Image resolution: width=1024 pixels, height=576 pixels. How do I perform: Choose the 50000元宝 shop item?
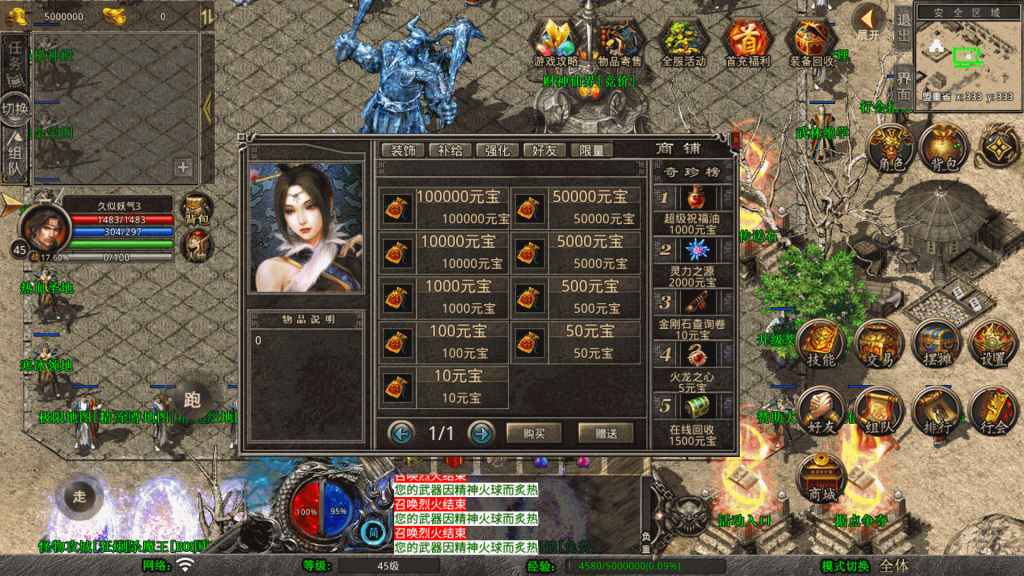[576, 208]
